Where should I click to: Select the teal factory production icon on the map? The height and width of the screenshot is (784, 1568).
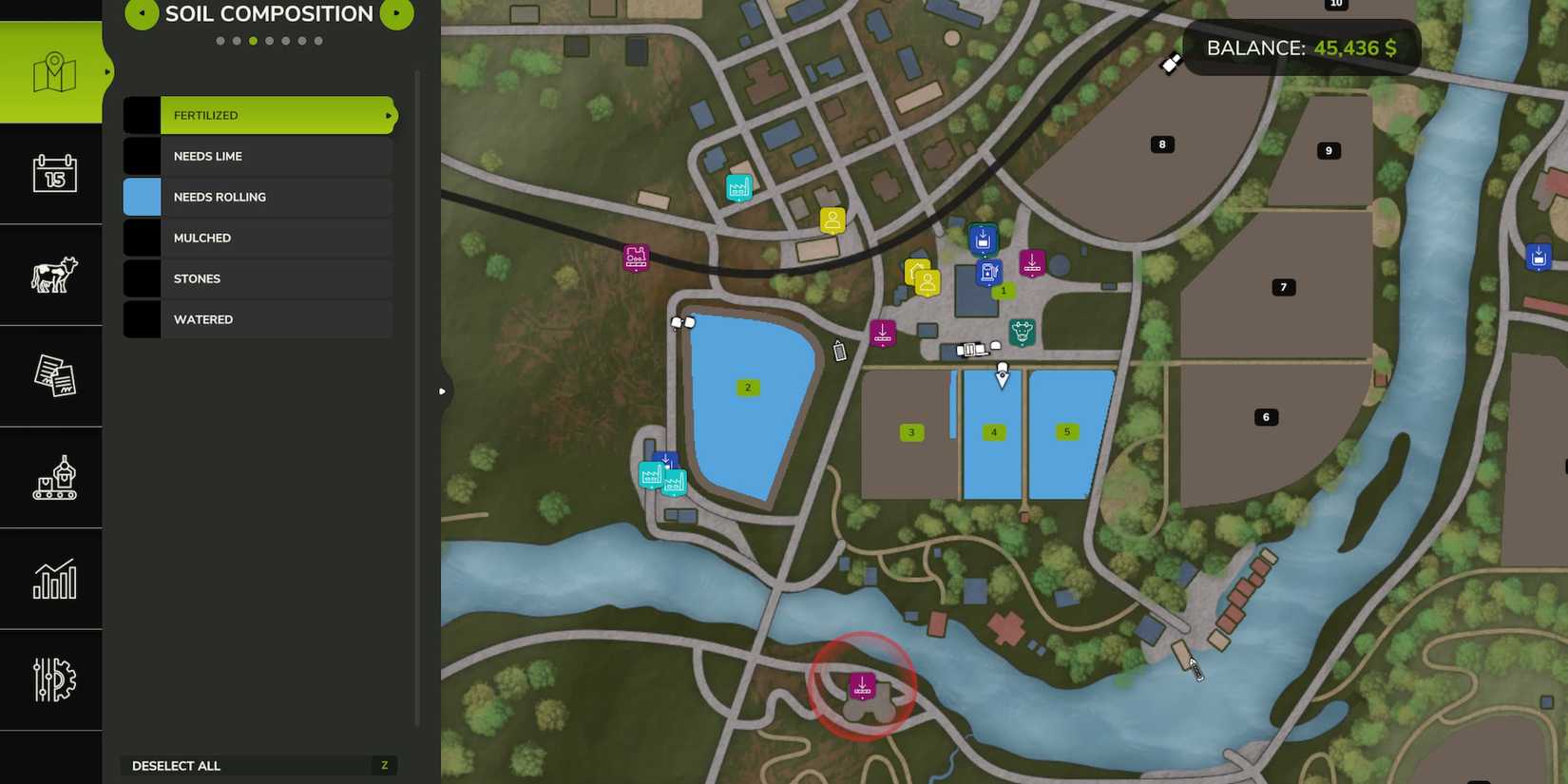point(740,187)
